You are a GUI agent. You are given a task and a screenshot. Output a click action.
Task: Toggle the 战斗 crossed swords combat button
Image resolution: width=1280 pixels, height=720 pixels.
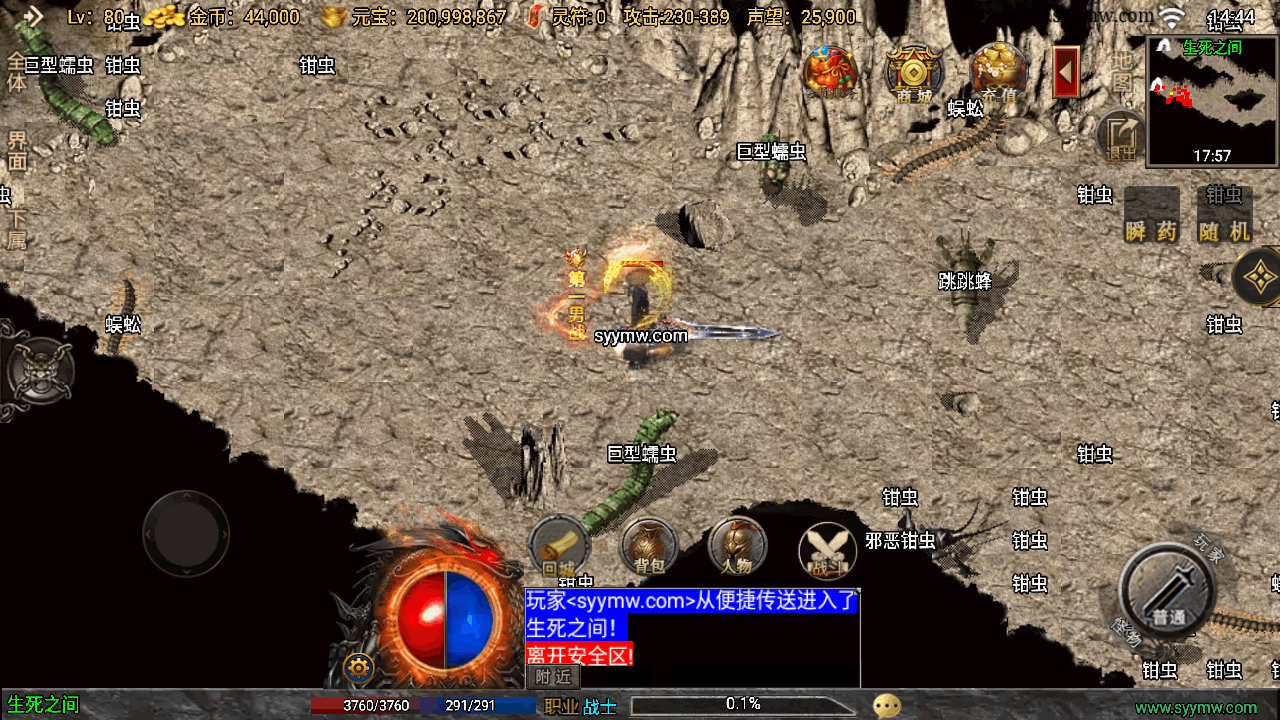tap(827, 550)
